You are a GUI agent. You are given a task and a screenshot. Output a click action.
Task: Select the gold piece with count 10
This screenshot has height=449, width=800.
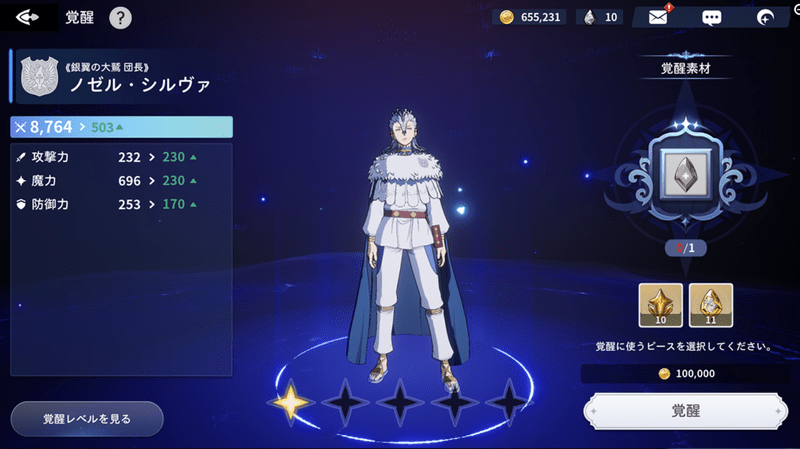tap(661, 306)
